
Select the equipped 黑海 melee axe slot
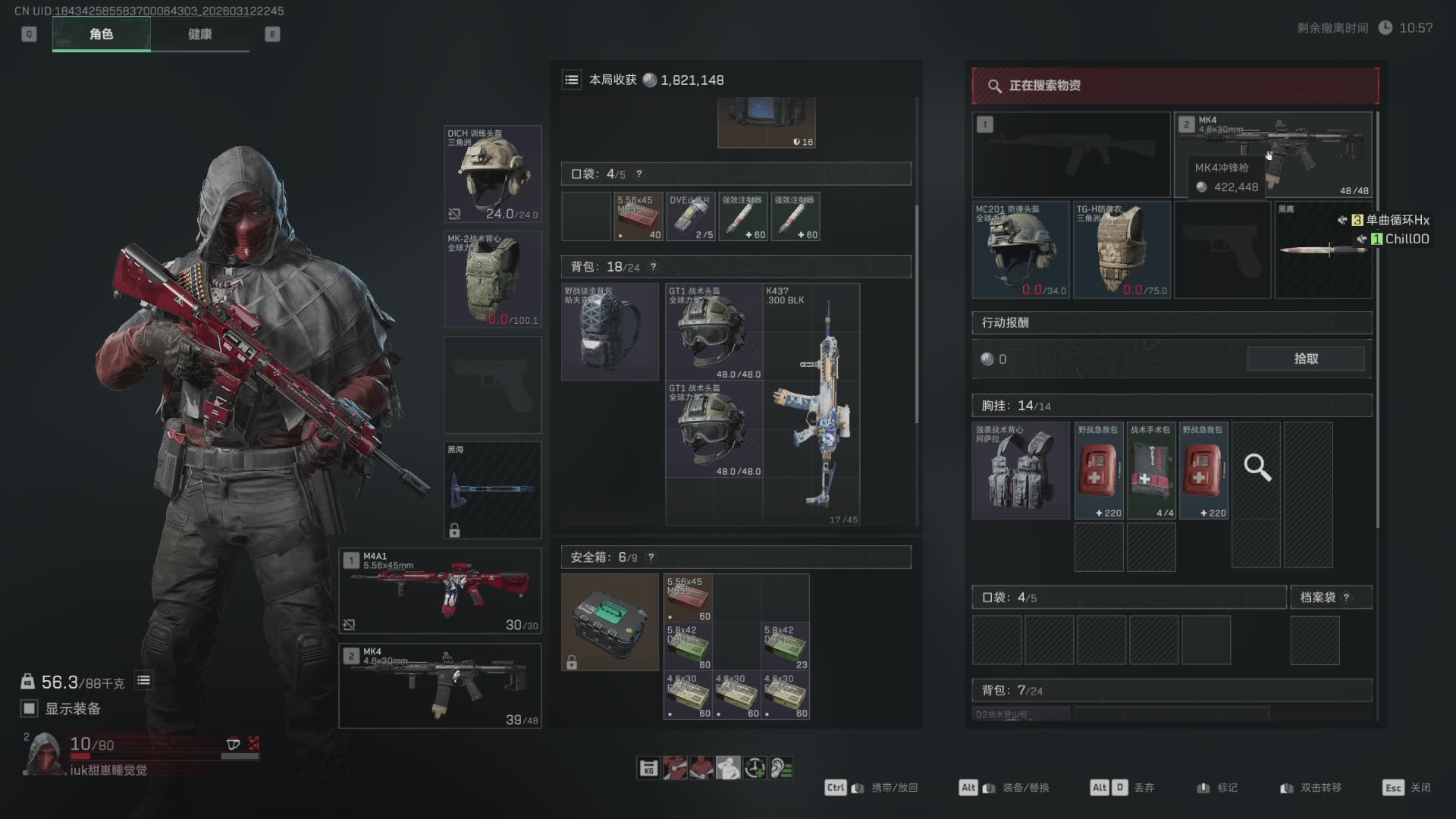(492, 490)
